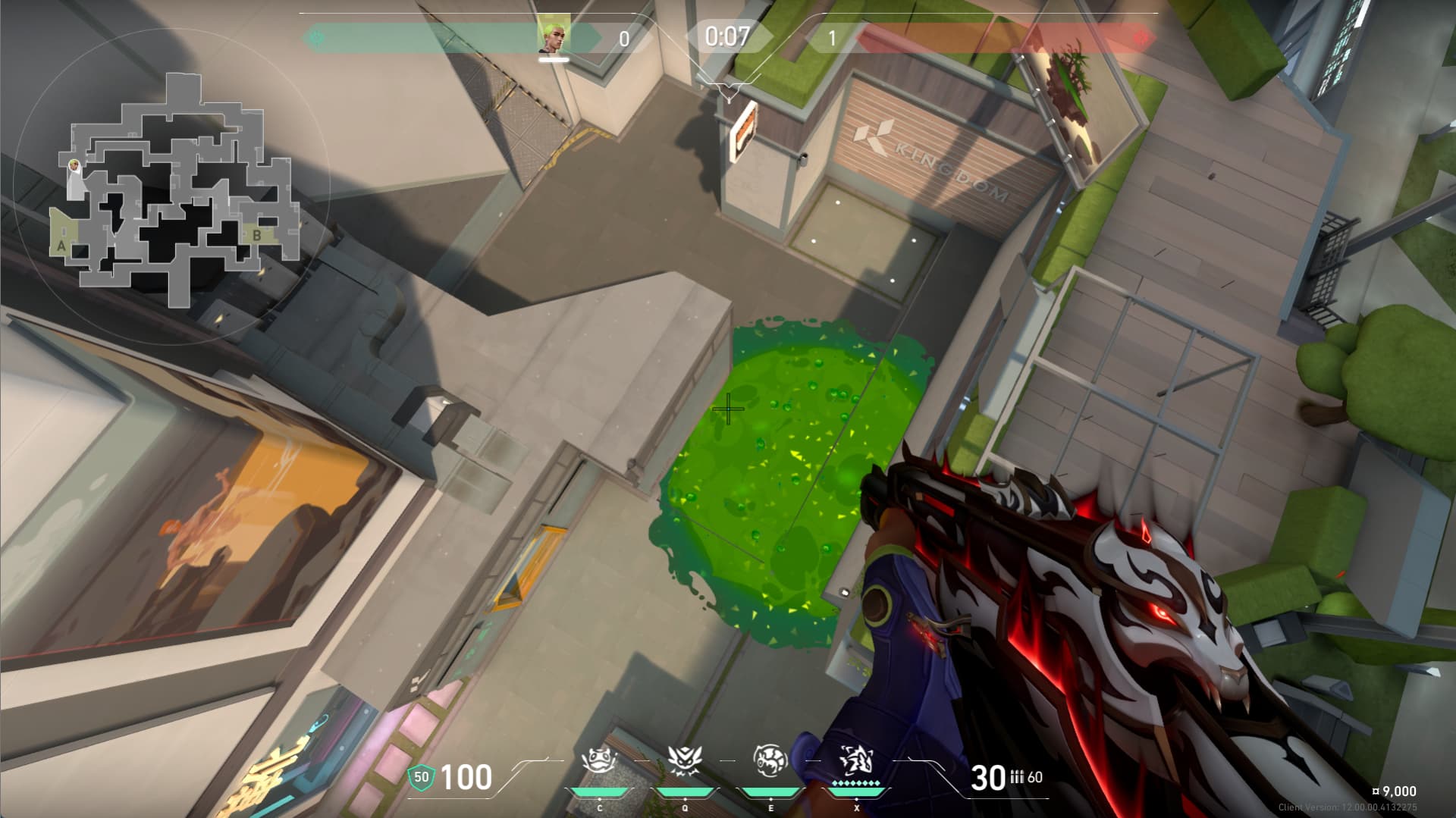Use the Wingman ability icon
The height and width of the screenshot is (818, 1456).
pos(685,760)
